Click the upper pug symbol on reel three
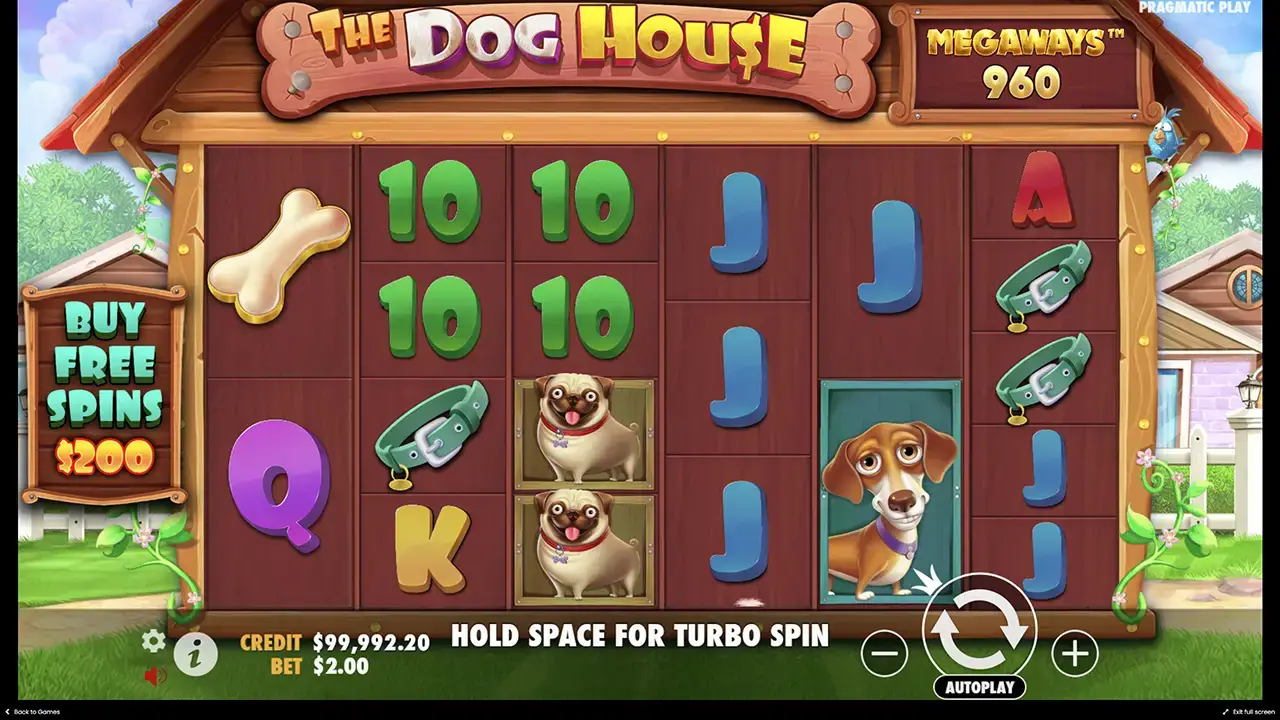This screenshot has width=1280, height=720. (x=584, y=430)
